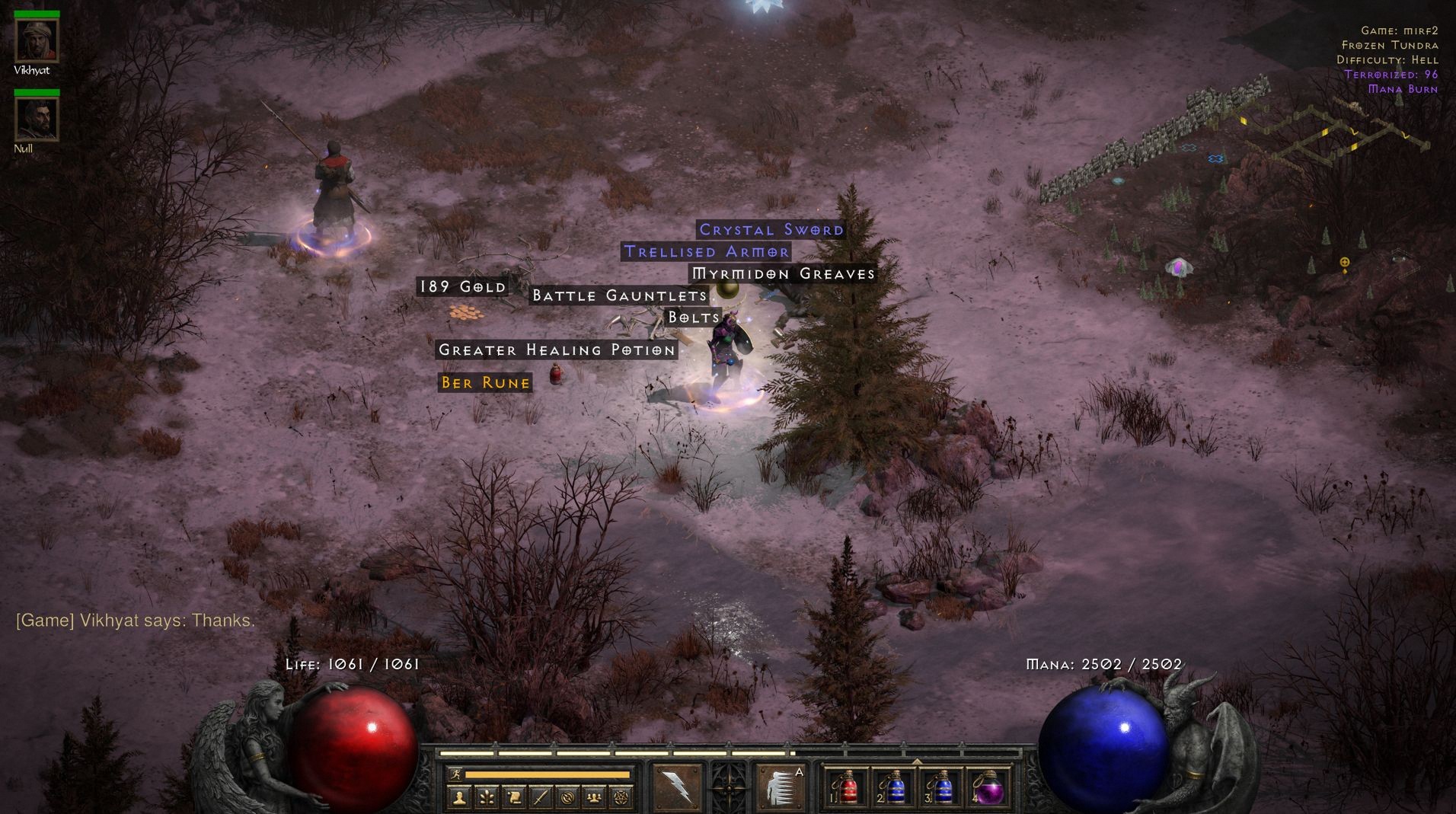
Task: Open the inventory sword icon
Action: (541, 800)
